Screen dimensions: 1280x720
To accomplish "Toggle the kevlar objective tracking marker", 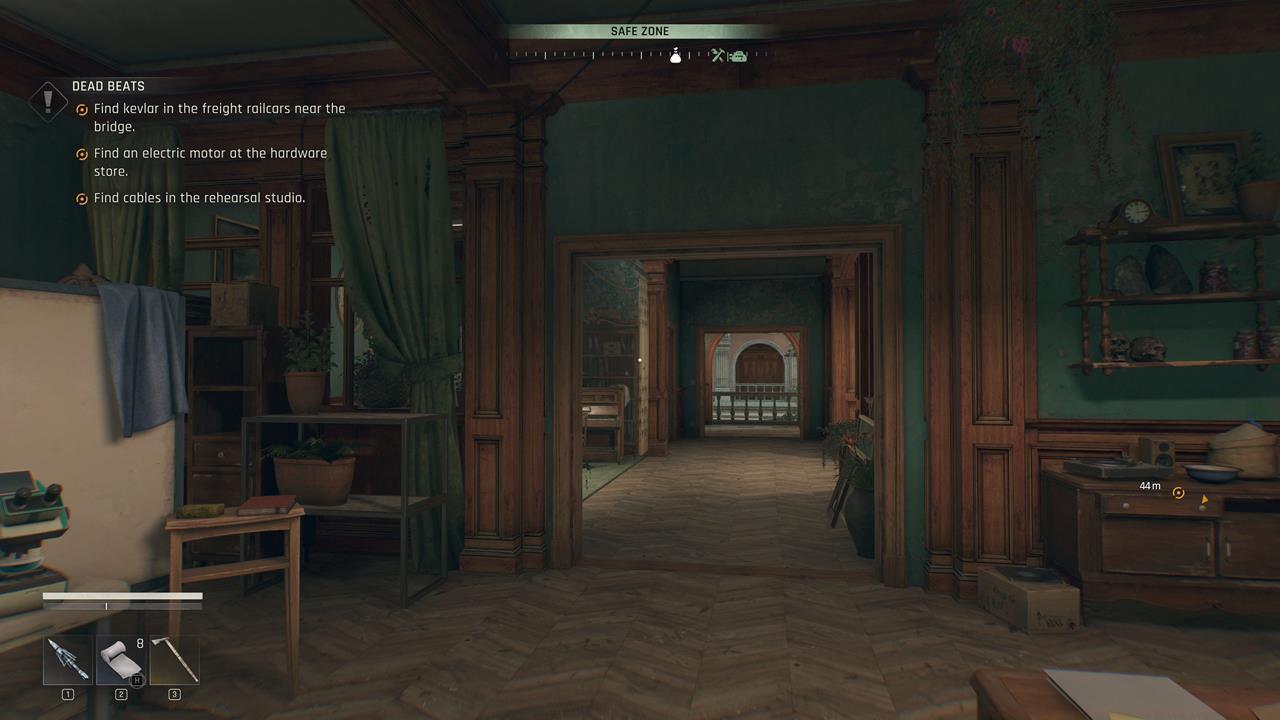I will click(82, 109).
